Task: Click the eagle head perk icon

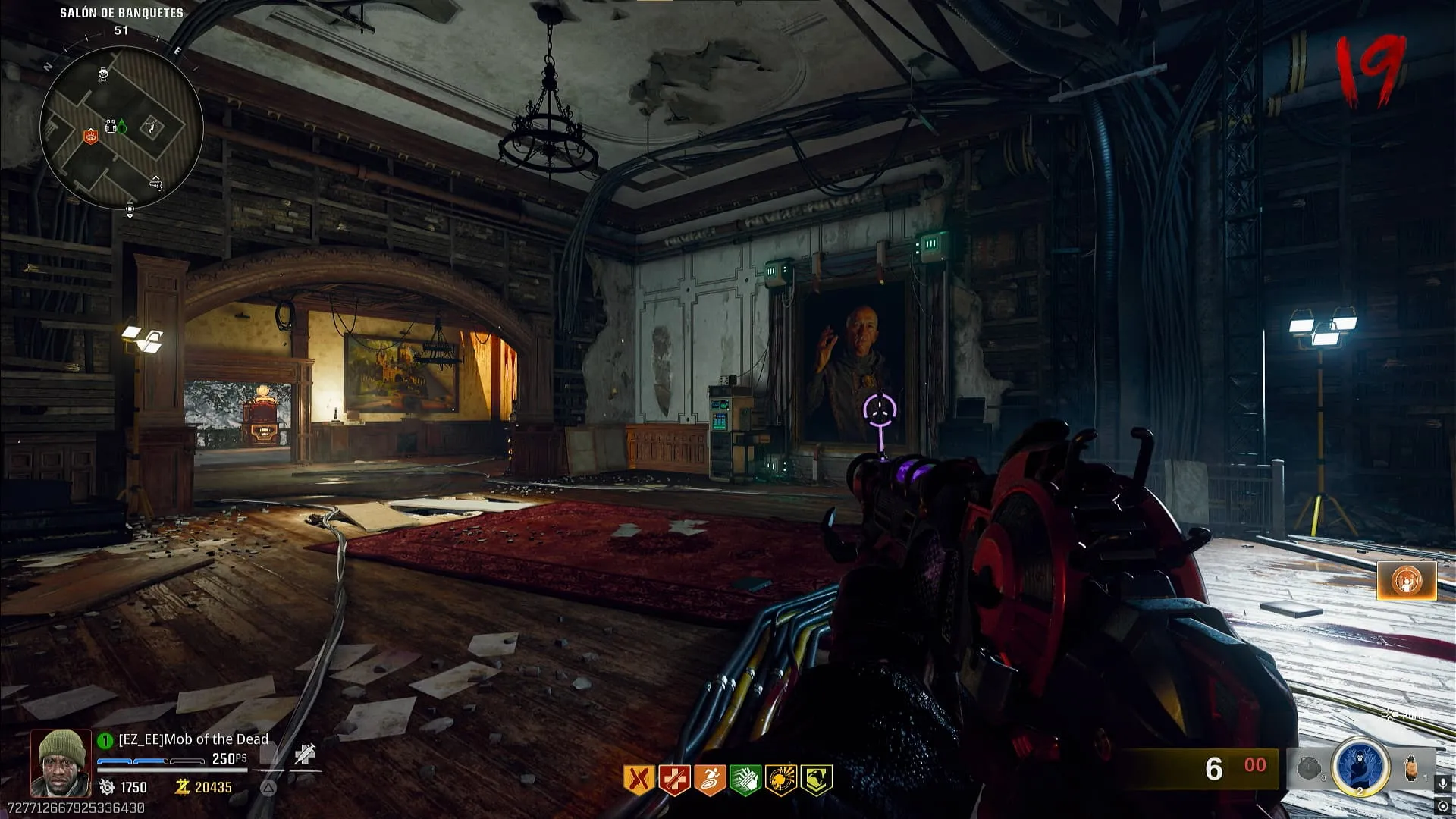Action: (816, 780)
